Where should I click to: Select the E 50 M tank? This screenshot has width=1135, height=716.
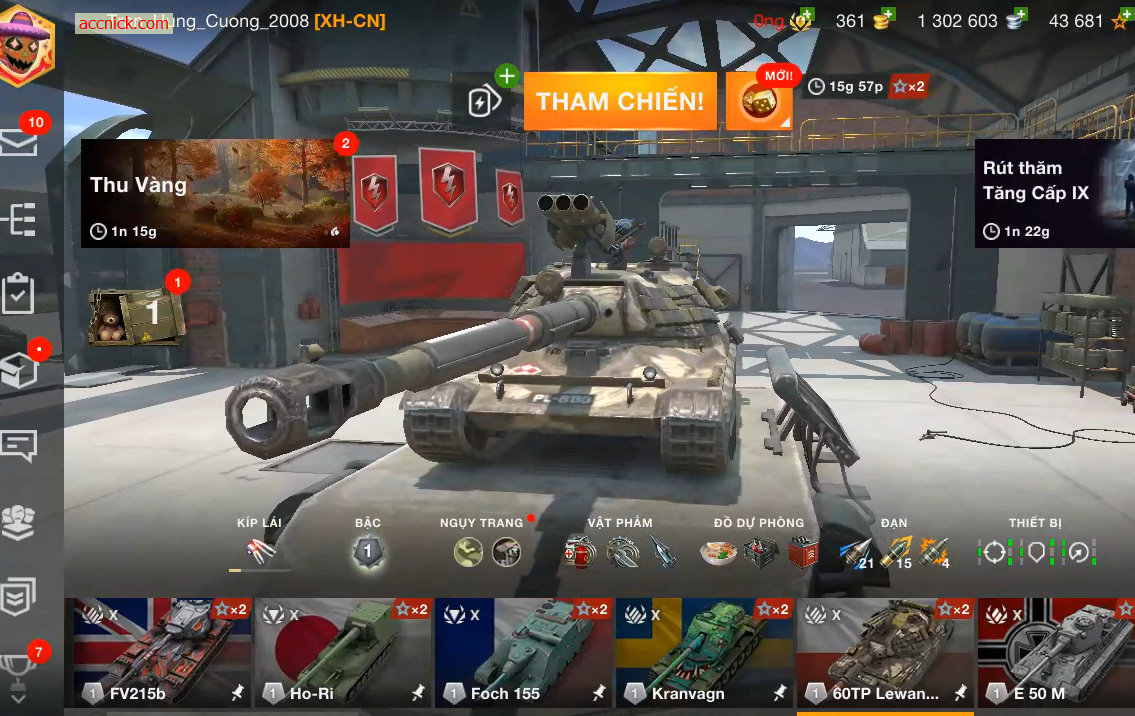[1056, 653]
